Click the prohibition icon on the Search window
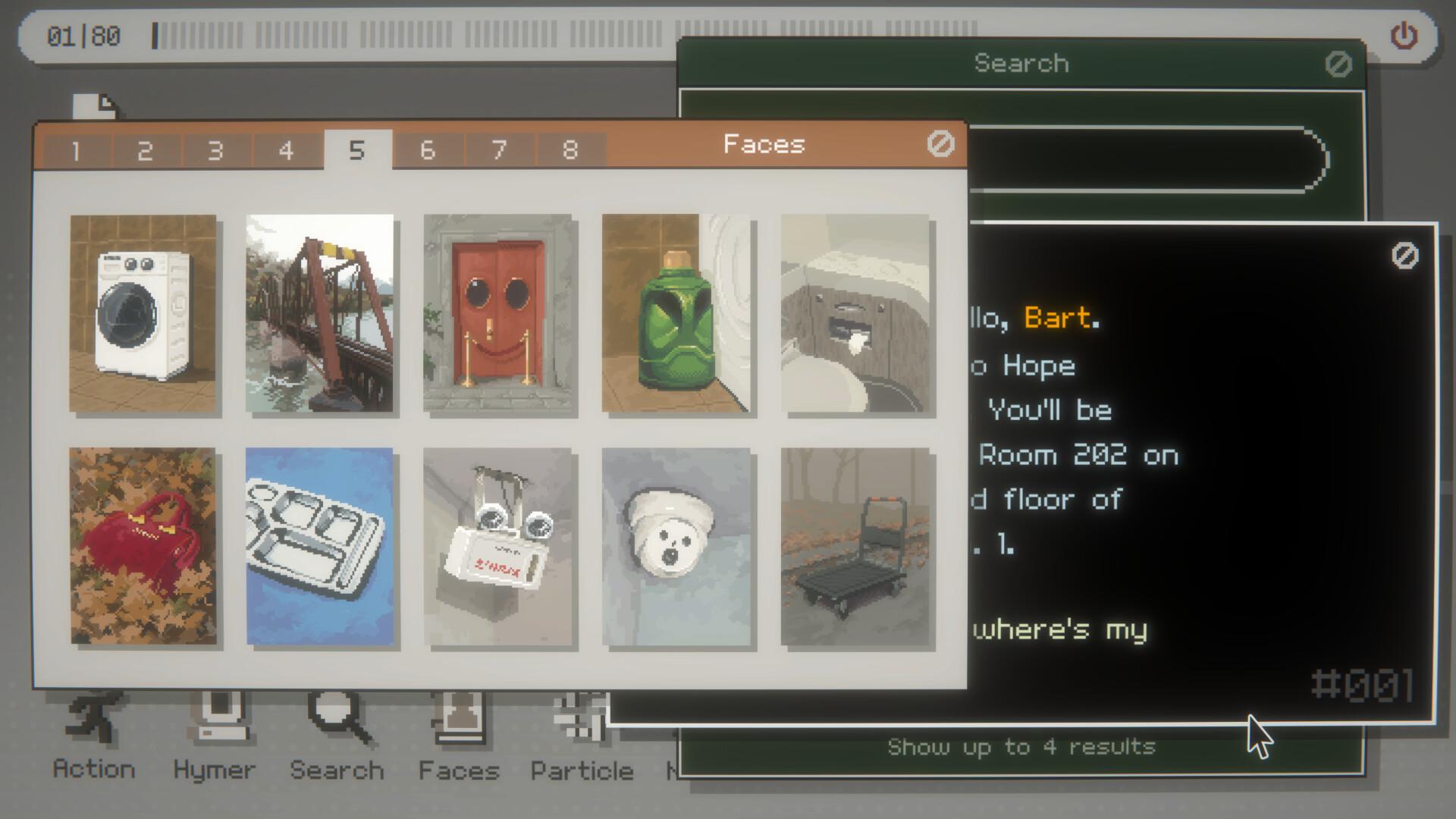This screenshot has width=1456, height=819. 1338,64
